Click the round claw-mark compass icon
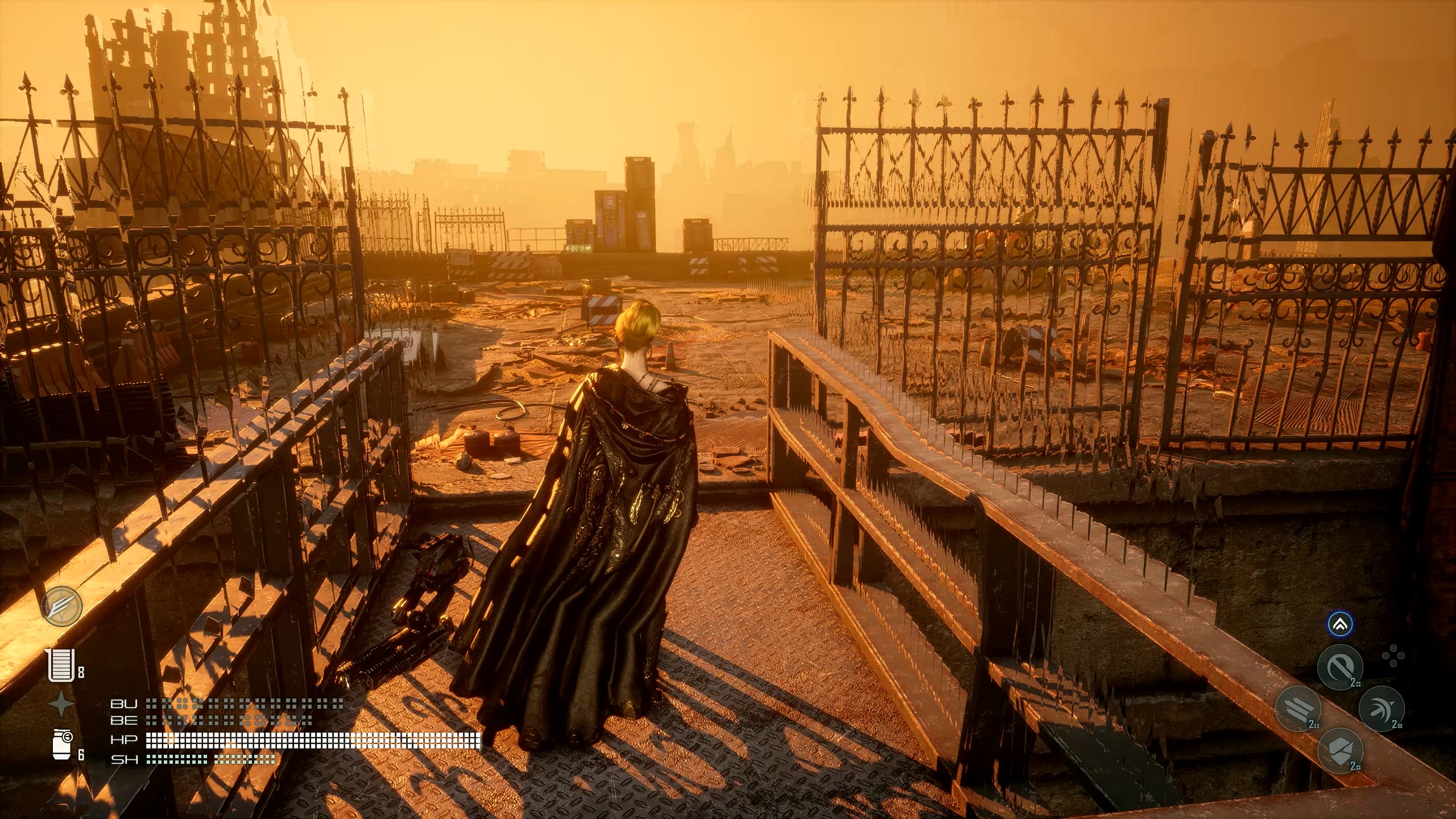The image size is (1456, 819). tap(61, 607)
